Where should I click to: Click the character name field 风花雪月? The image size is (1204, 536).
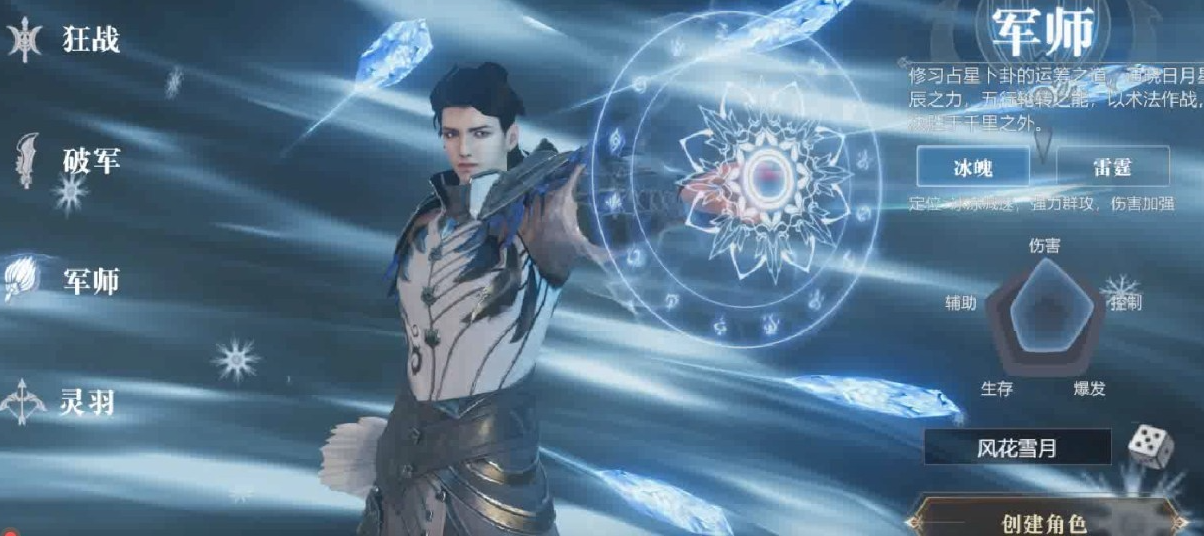(1016, 448)
